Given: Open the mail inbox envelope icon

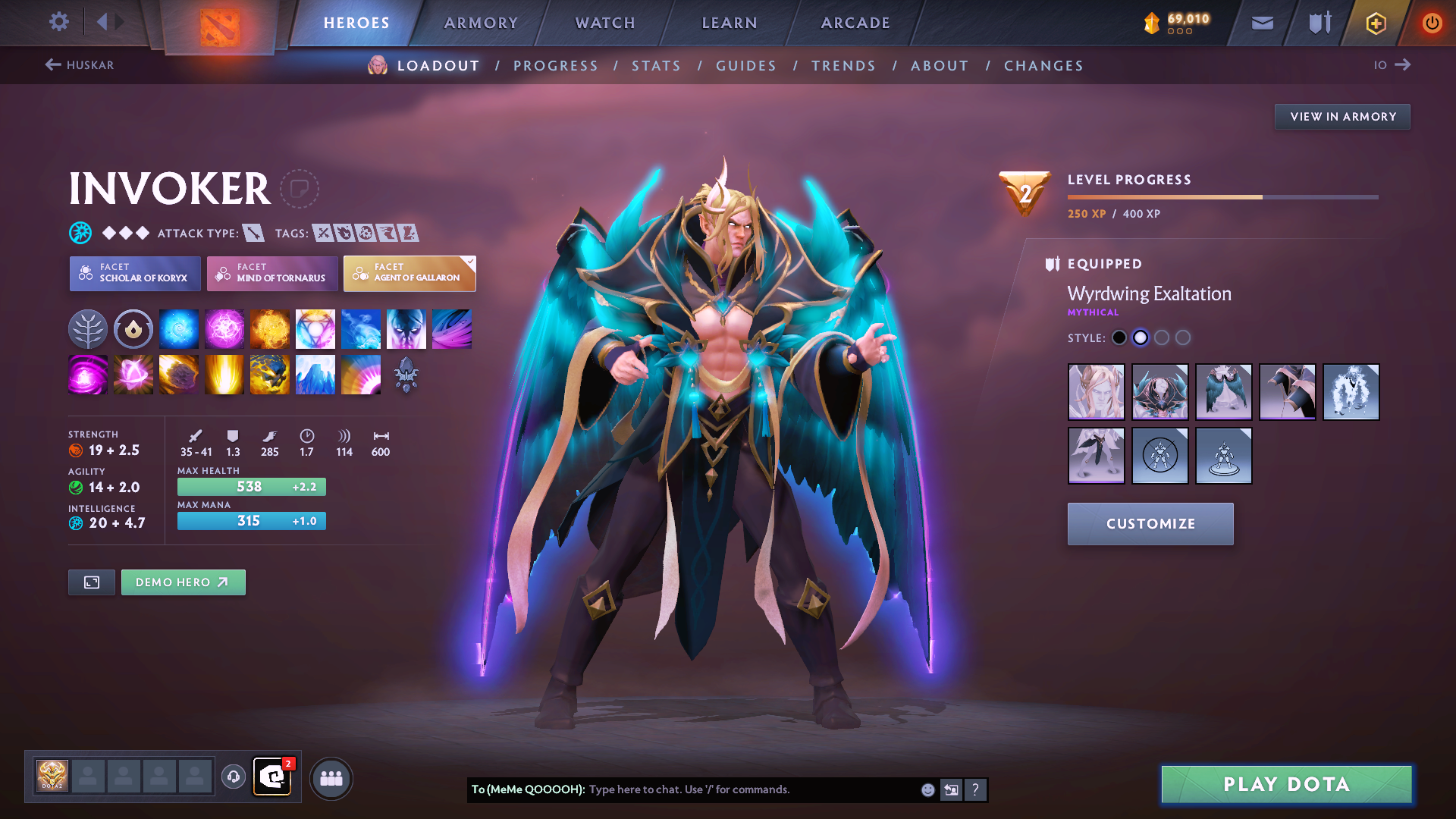Looking at the screenshot, I should pyautogui.click(x=1261, y=23).
